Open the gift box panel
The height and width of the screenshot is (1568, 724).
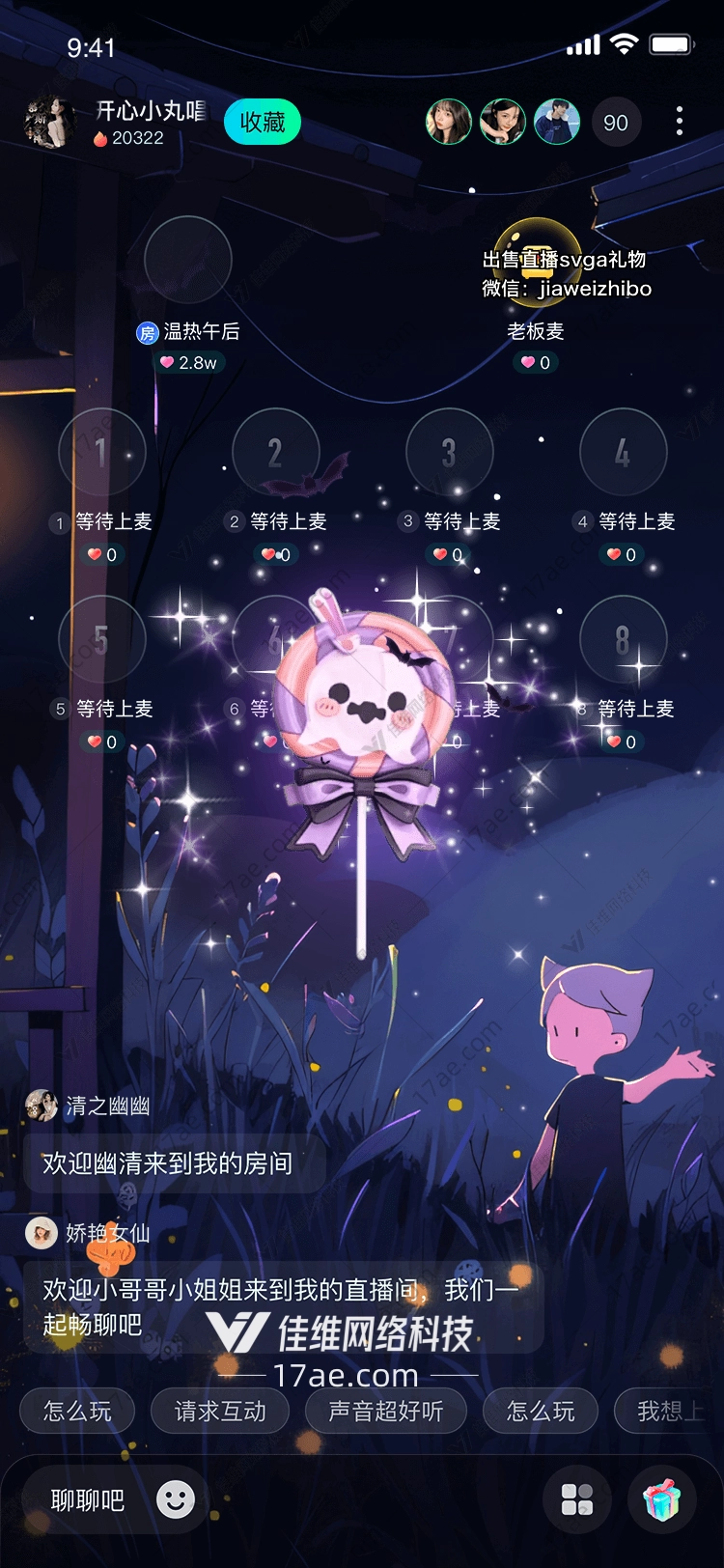pos(662,1500)
